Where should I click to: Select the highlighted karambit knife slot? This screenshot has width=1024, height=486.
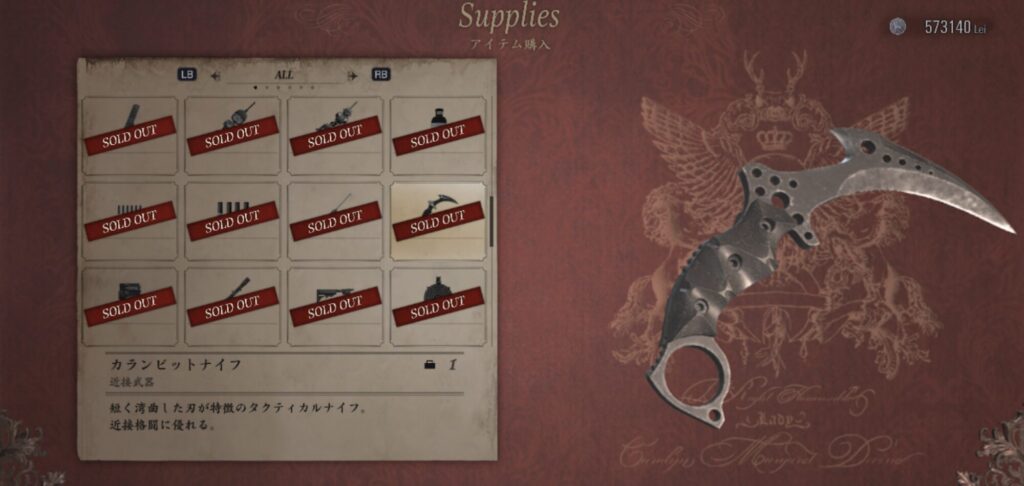[x=437, y=221]
